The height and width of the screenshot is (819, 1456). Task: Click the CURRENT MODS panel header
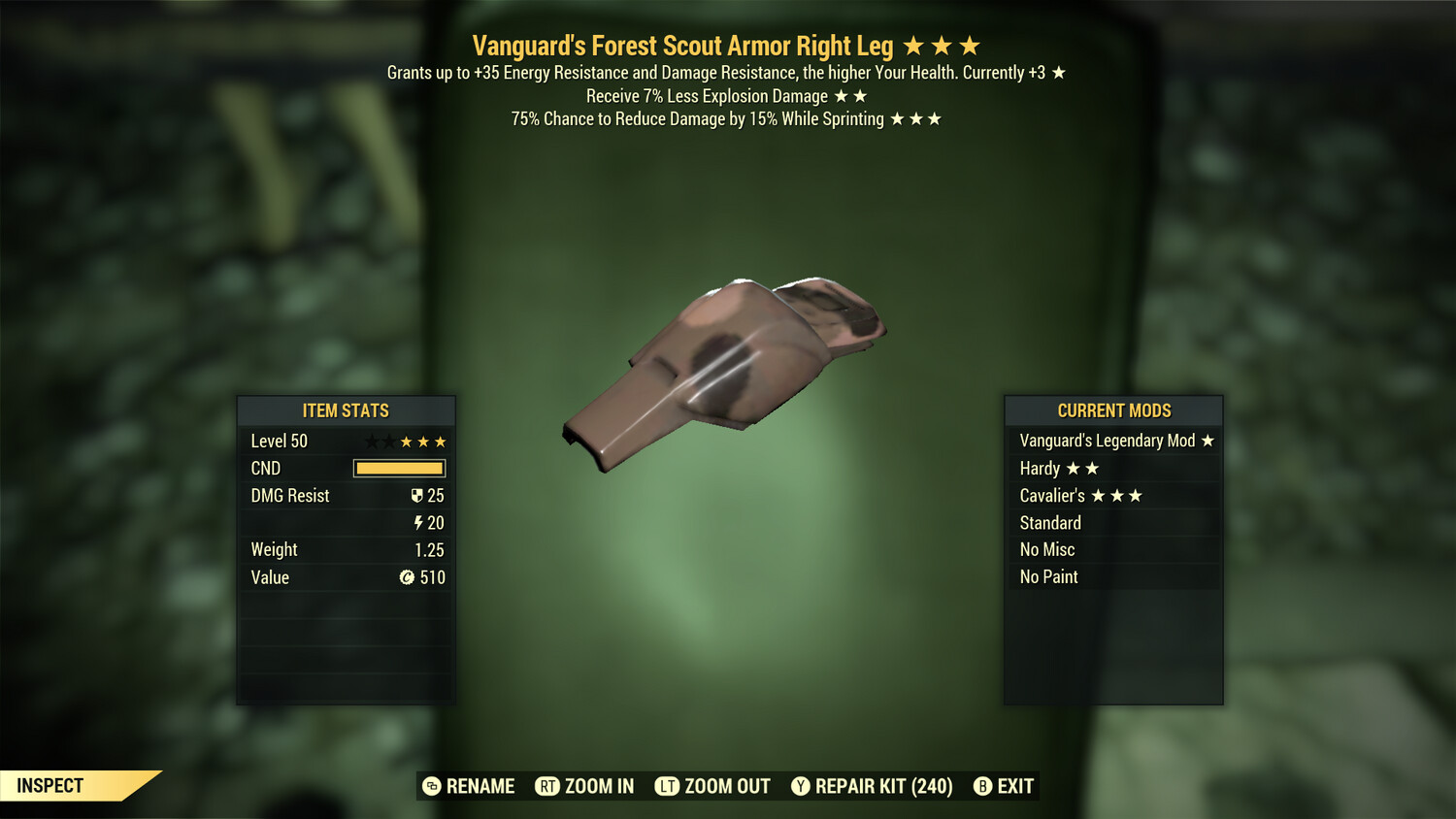pyautogui.click(x=1112, y=410)
